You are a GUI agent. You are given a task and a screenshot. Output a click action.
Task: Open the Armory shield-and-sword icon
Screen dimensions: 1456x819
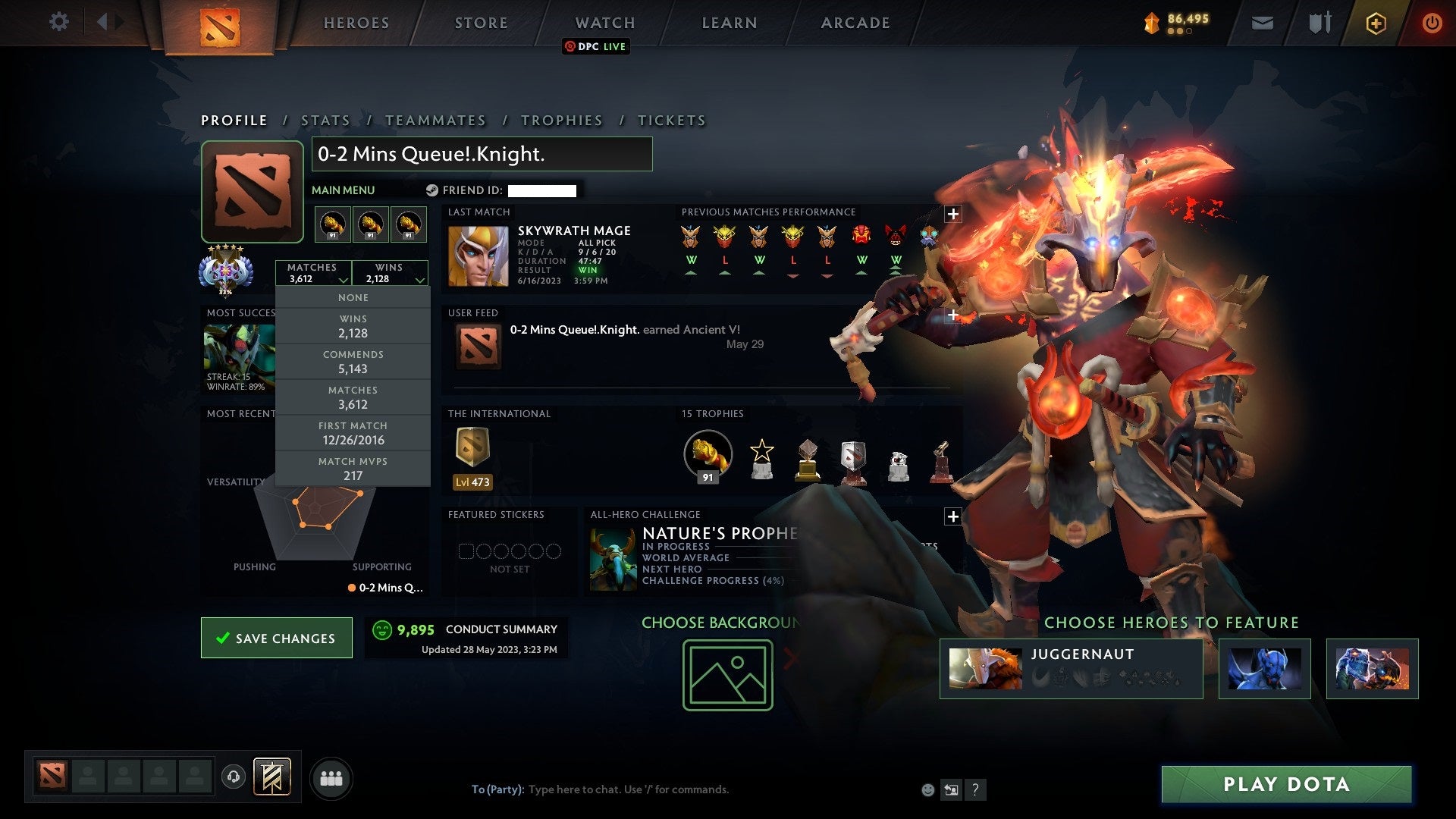1319,23
